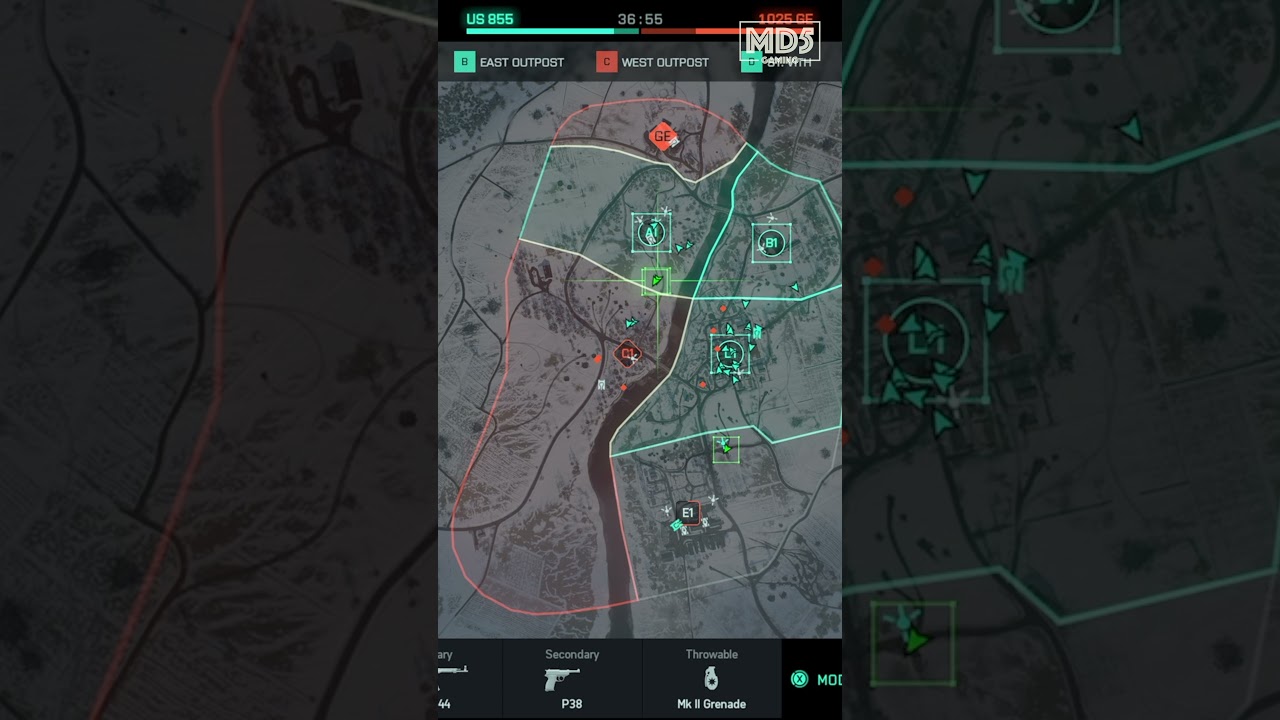Screen dimensions: 1280x720
Task: Open the Throwable Mk II Grenade slot
Action: click(x=711, y=678)
